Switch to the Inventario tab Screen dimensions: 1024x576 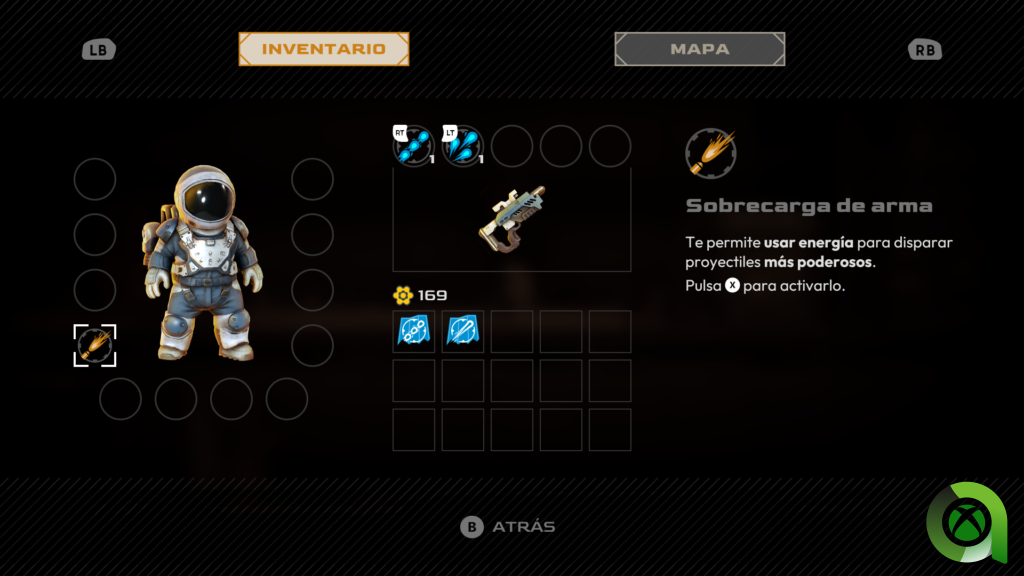coord(323,49)
